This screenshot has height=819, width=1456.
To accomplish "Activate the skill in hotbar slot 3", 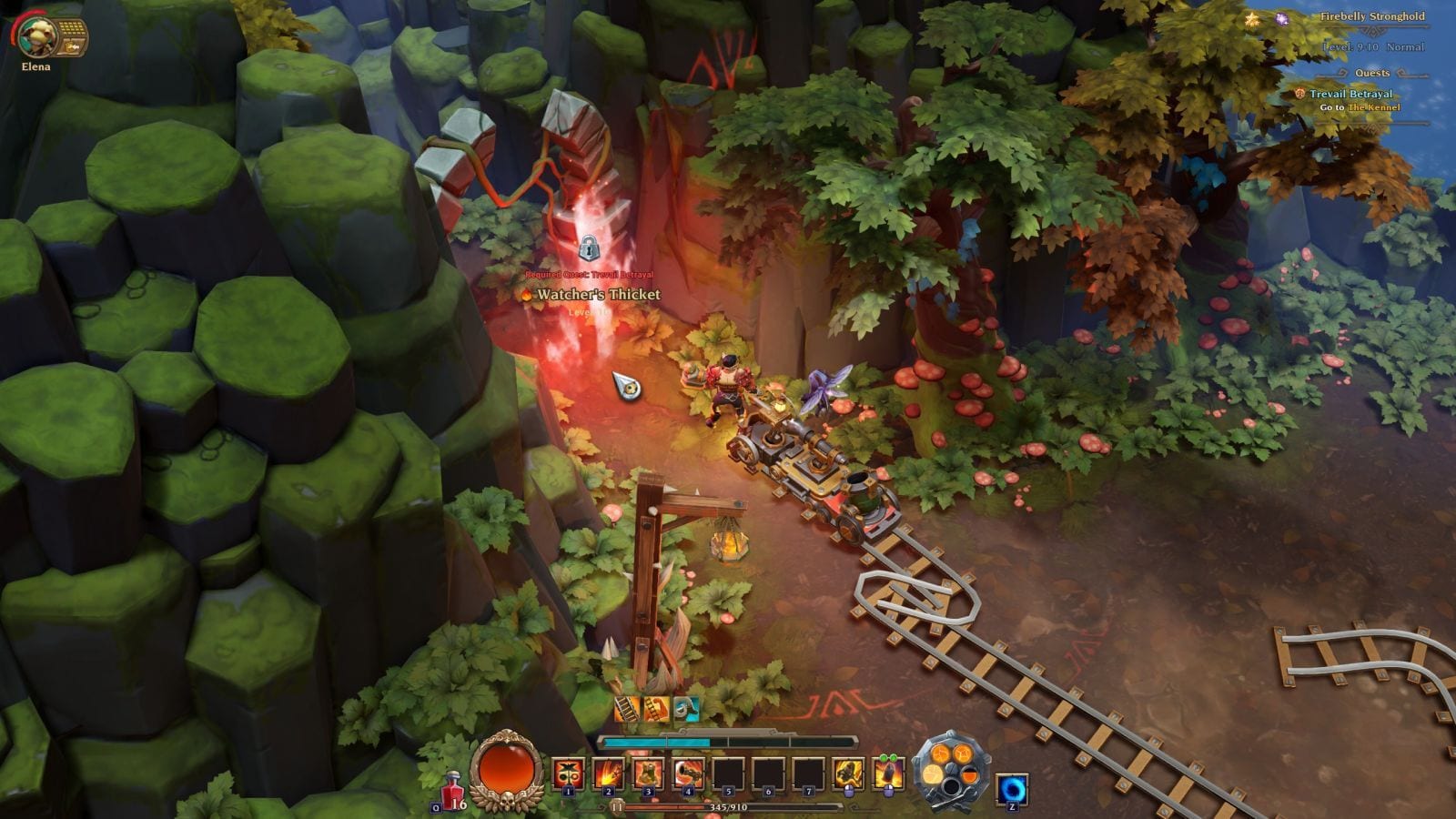I will 648,774.
